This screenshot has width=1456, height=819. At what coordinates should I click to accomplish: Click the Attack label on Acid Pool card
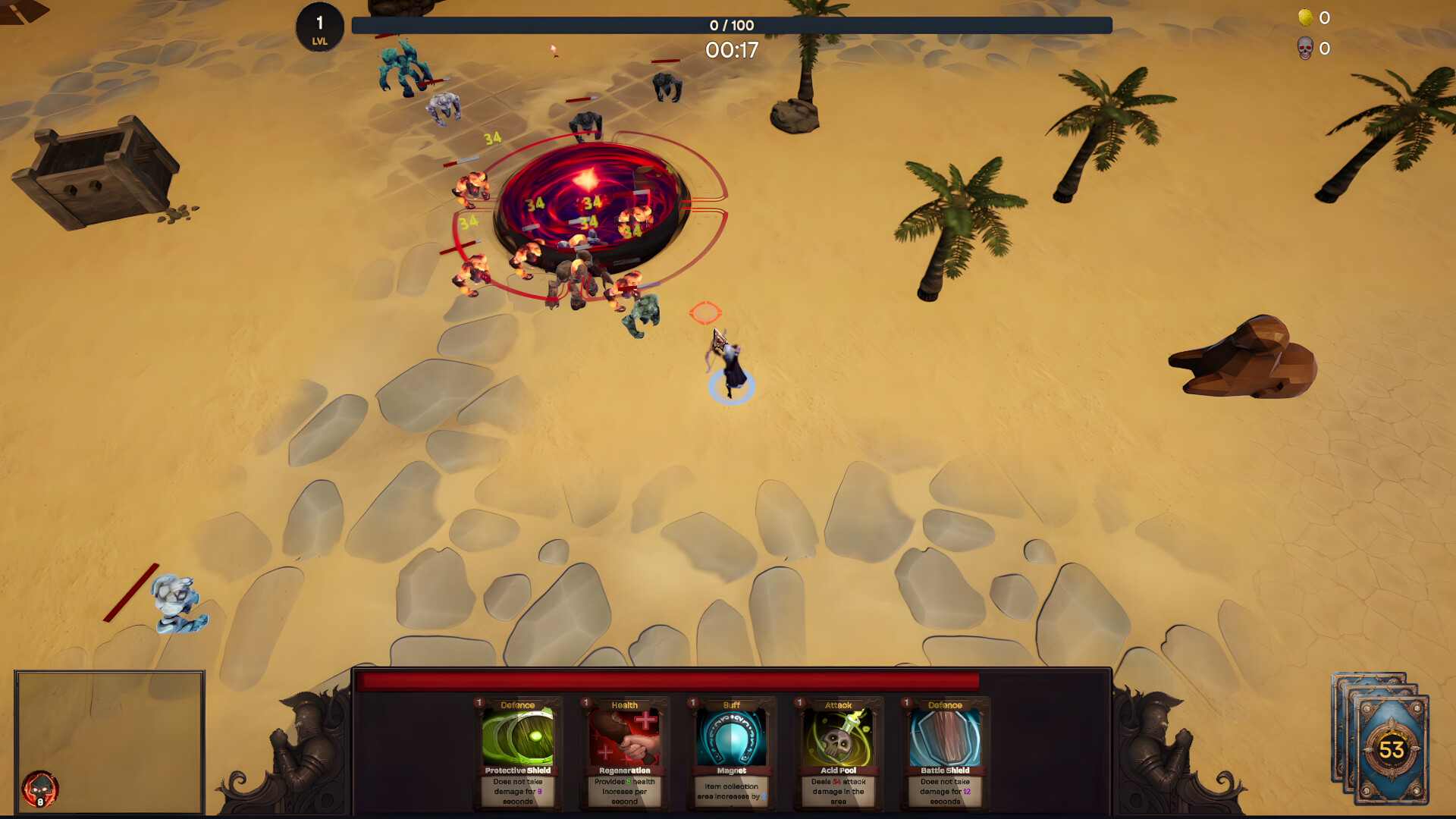[837, 704]
